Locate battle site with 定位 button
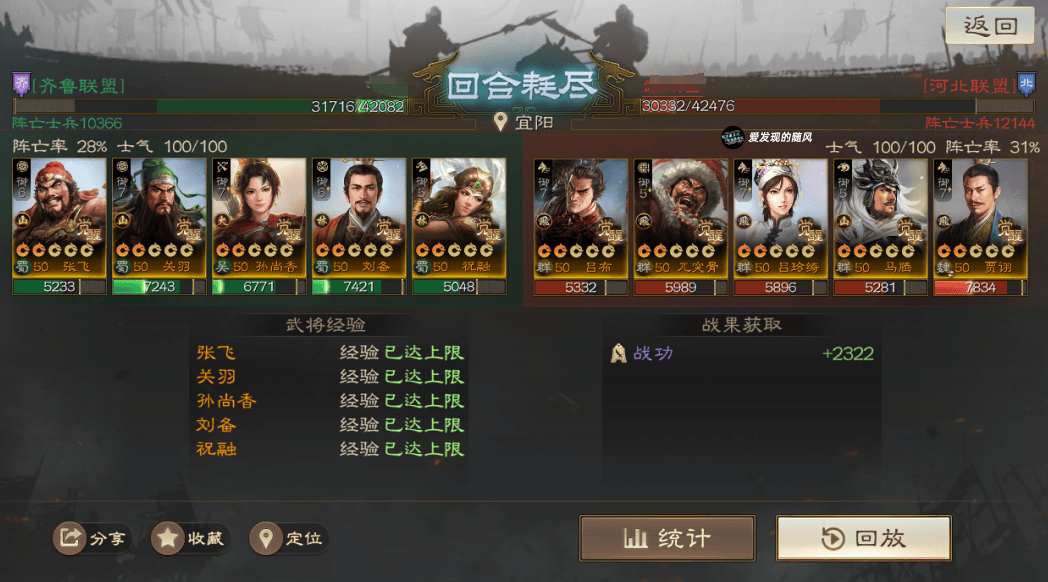Screen dimensions: 1048x582 click(290, 538)
